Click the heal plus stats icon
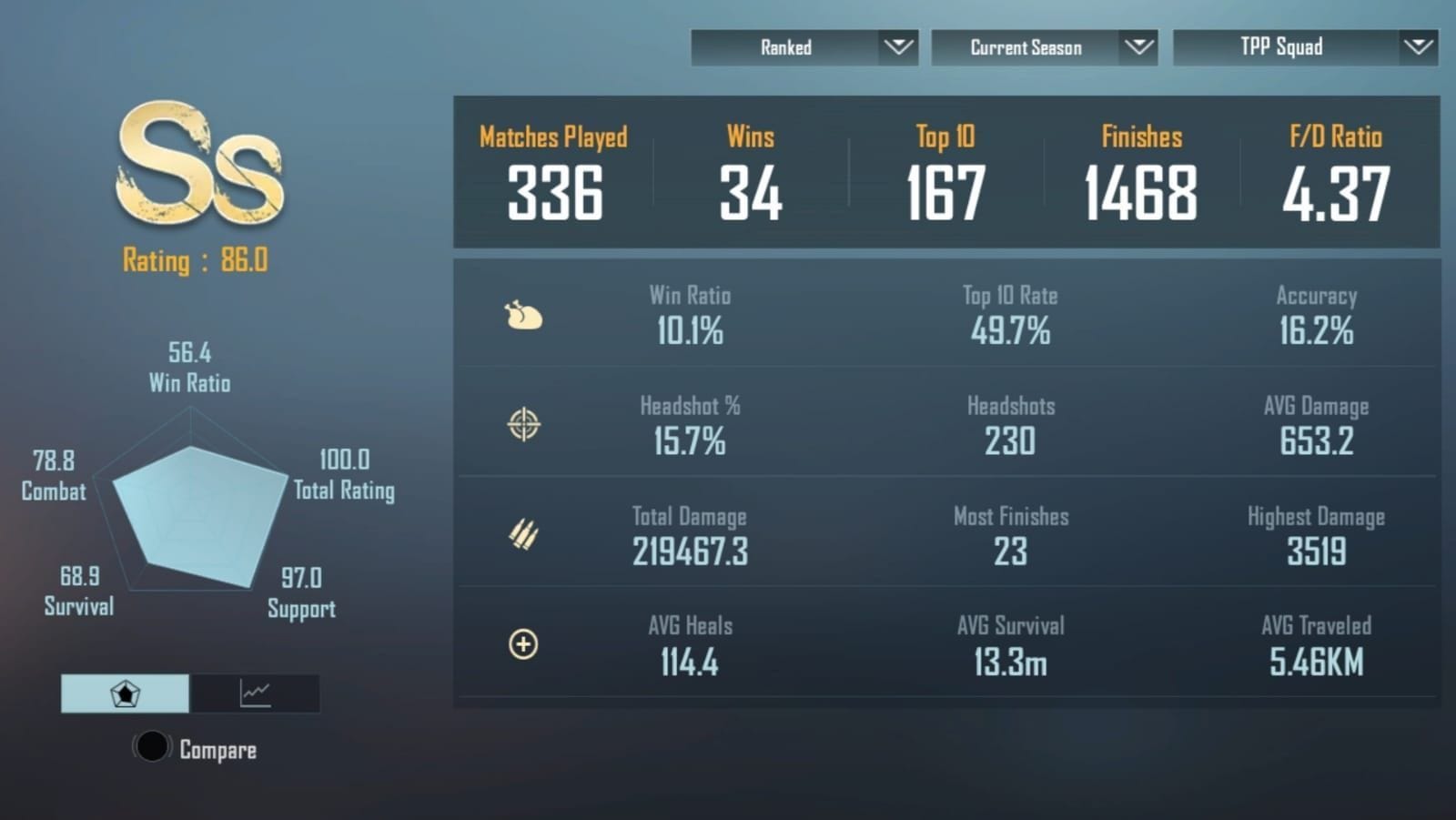 click(521, 643)
